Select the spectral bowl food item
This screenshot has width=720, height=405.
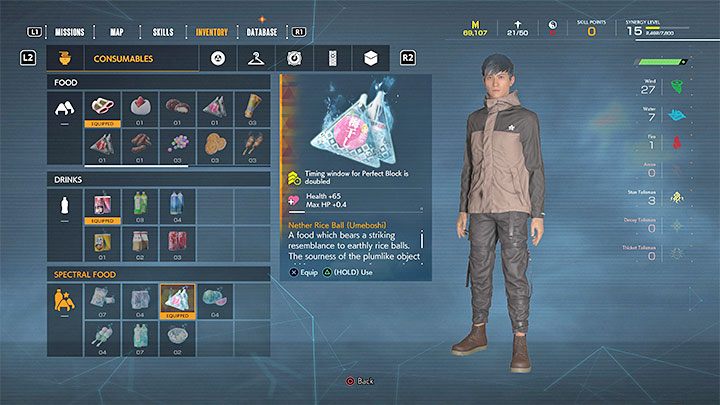178,336
